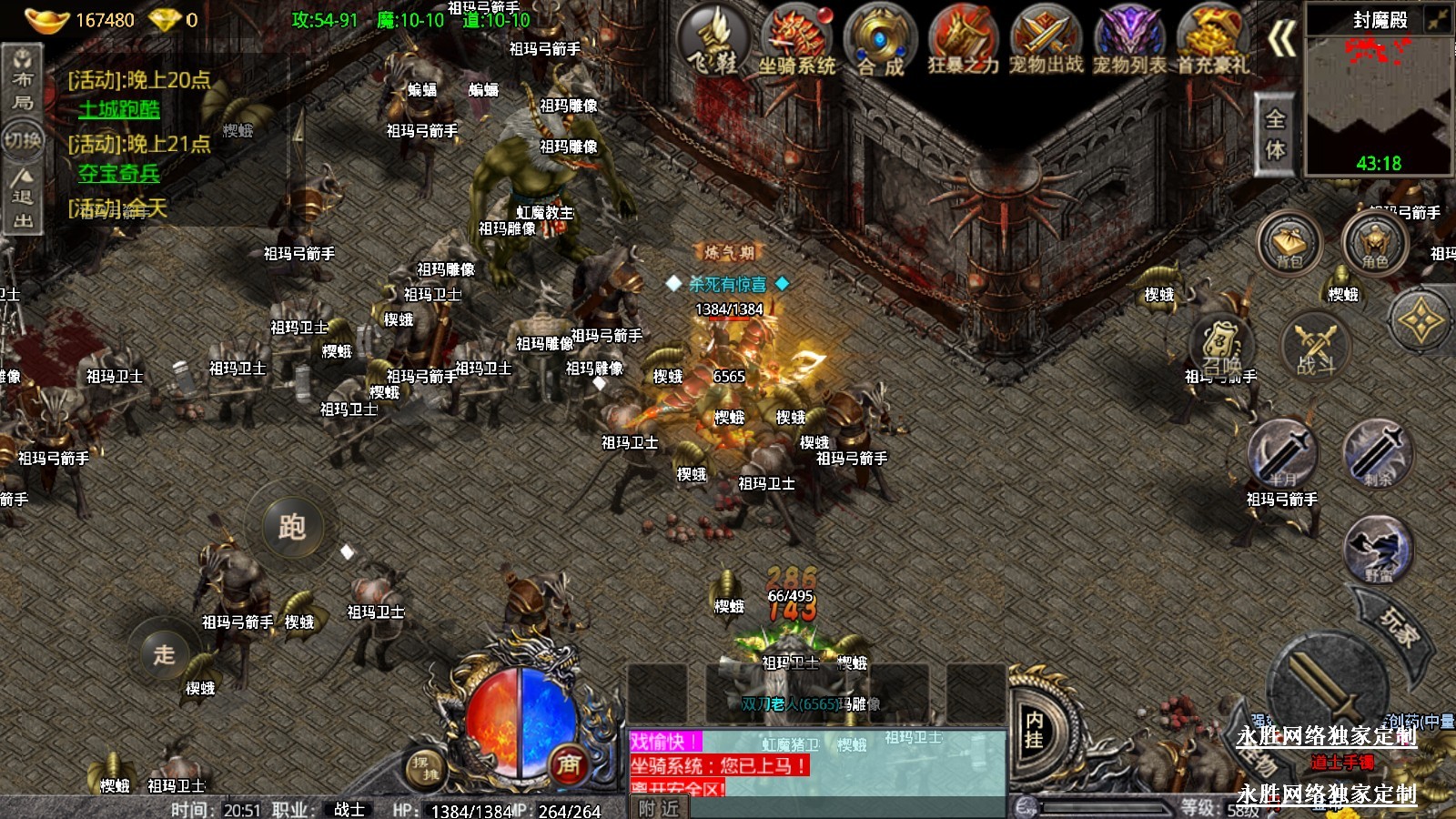Claim the 首充豪礼 first recharge gift
Screen dimensions: 1456x819
coord(1212,40)
